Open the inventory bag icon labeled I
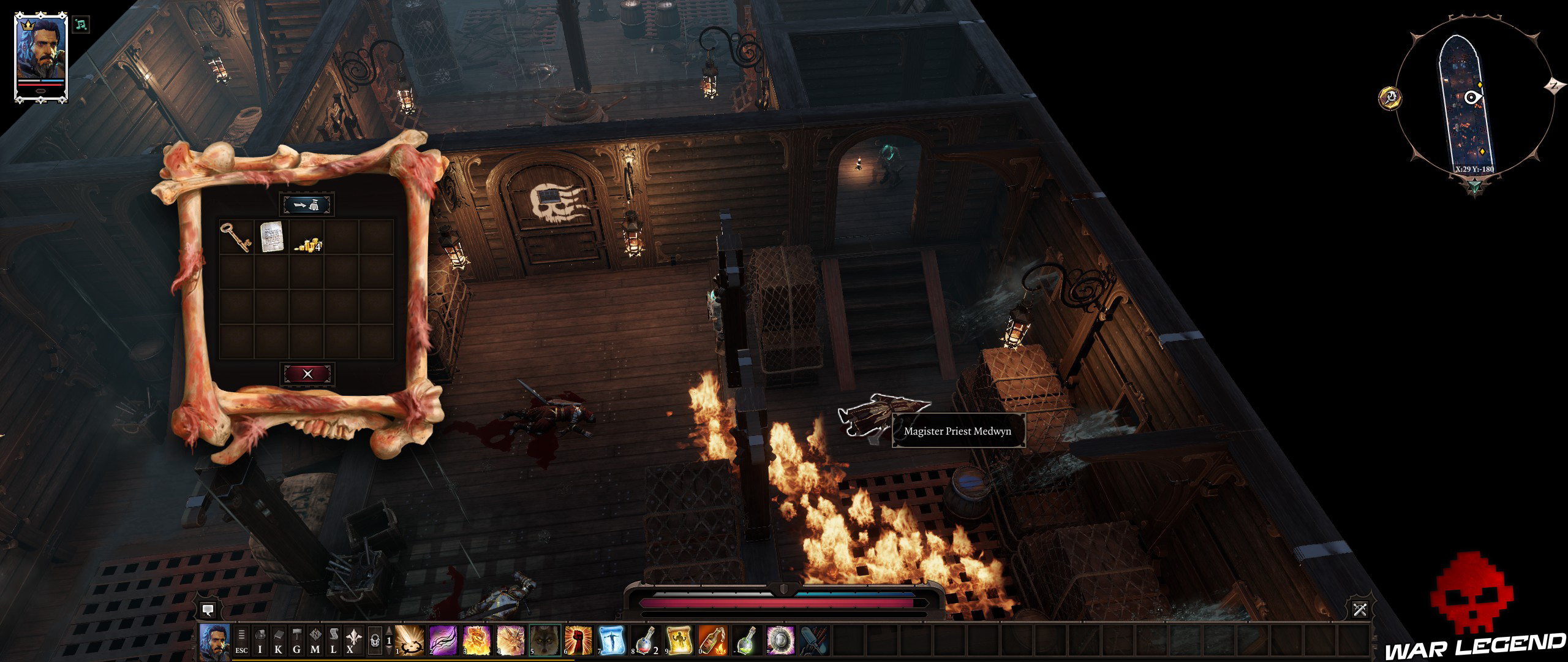This screenshot has width=1568, height=662. pos(260,642)
